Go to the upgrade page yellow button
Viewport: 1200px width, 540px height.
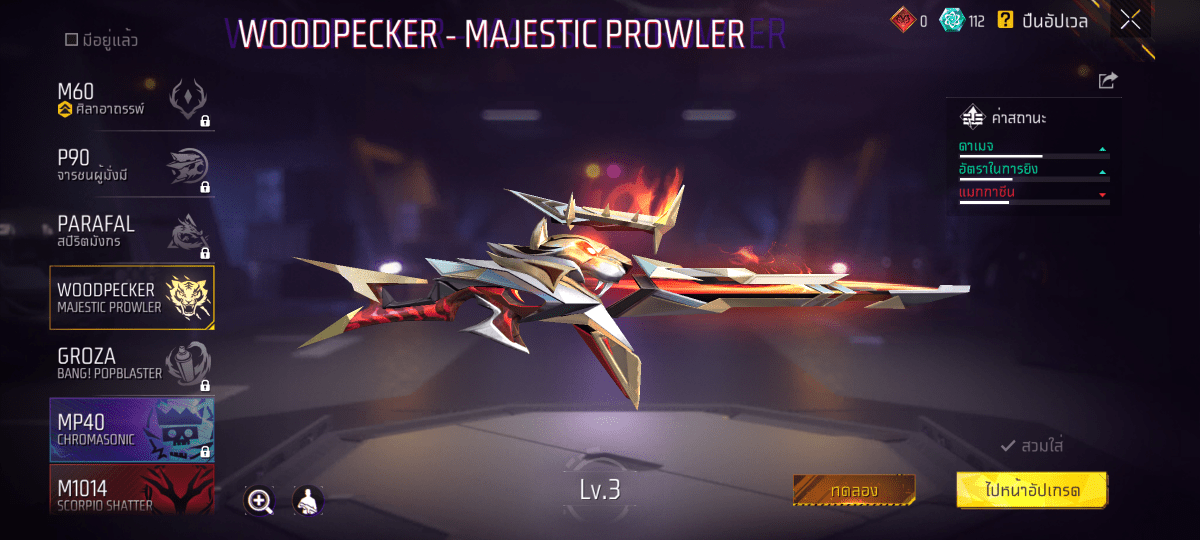(1032, 491)
